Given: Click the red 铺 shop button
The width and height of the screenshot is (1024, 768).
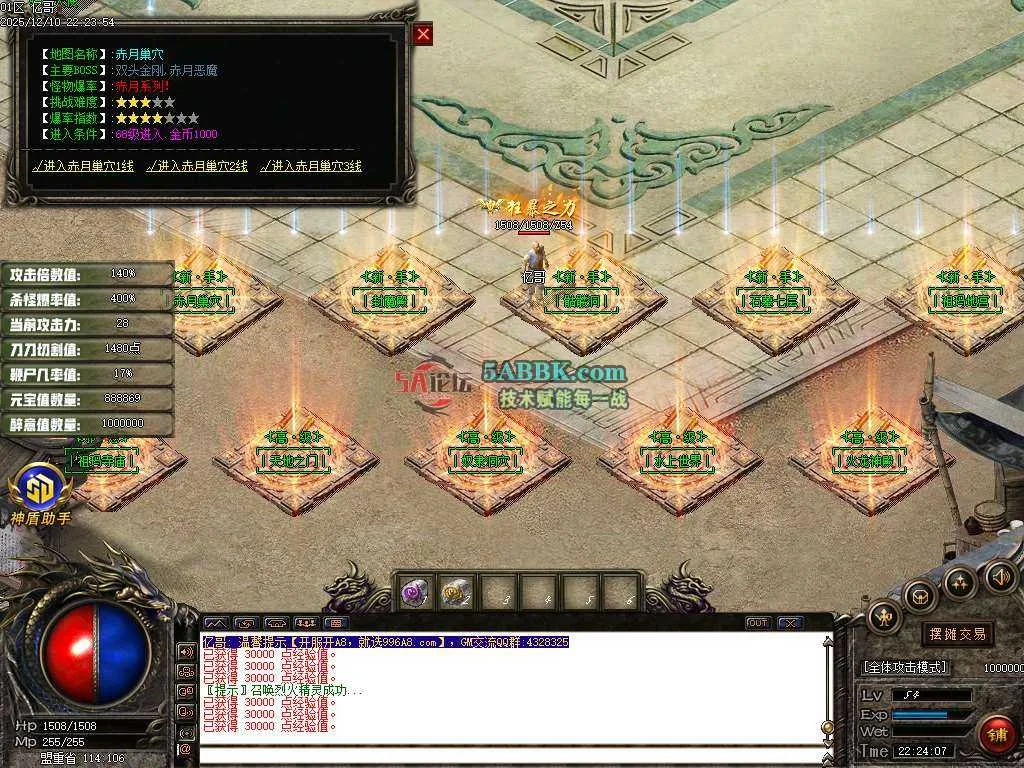Looking at the screenshot, I should 997,735.
